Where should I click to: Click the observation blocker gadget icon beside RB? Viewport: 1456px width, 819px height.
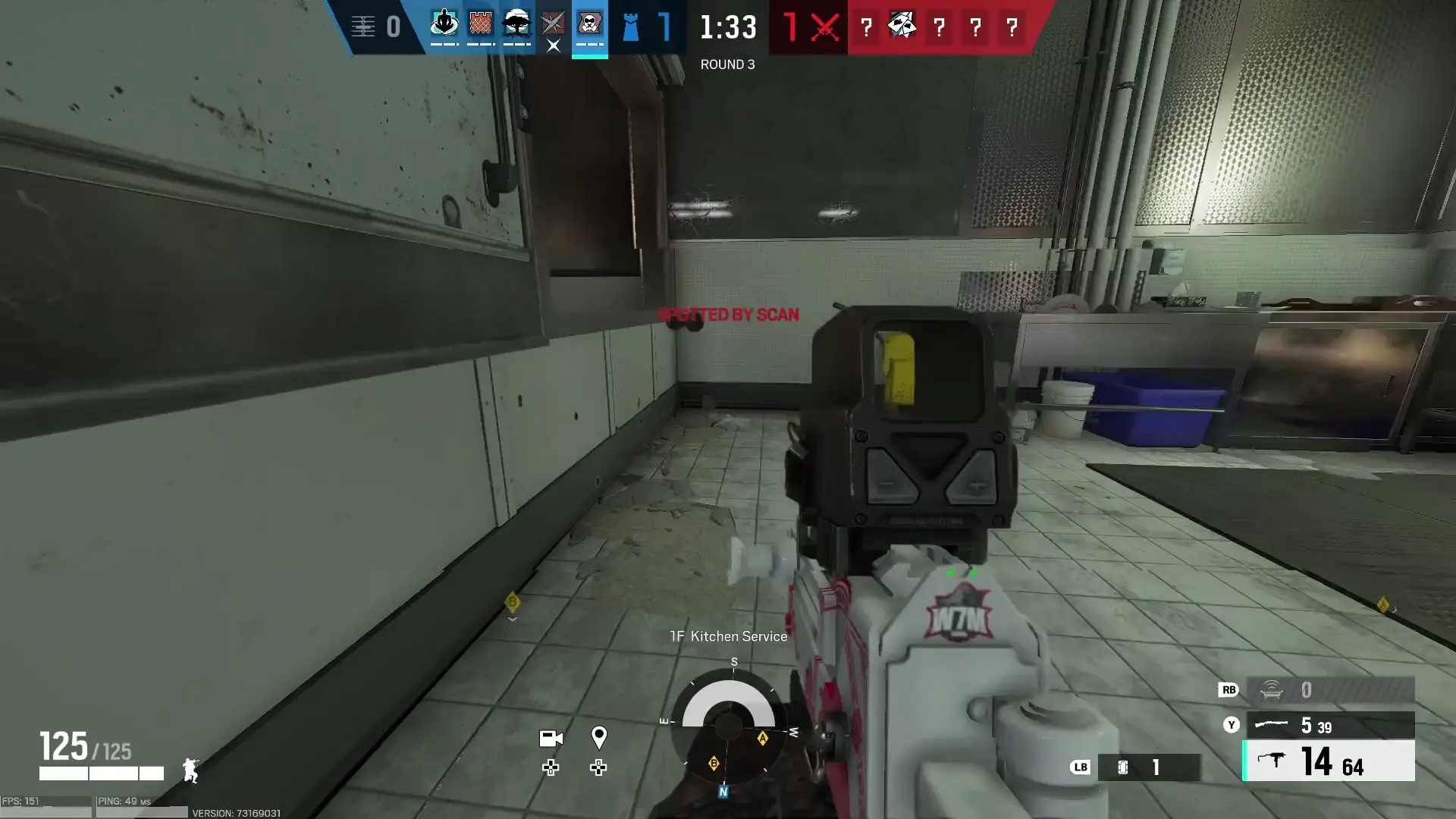pyautogui.click(x=1270, y=690)
